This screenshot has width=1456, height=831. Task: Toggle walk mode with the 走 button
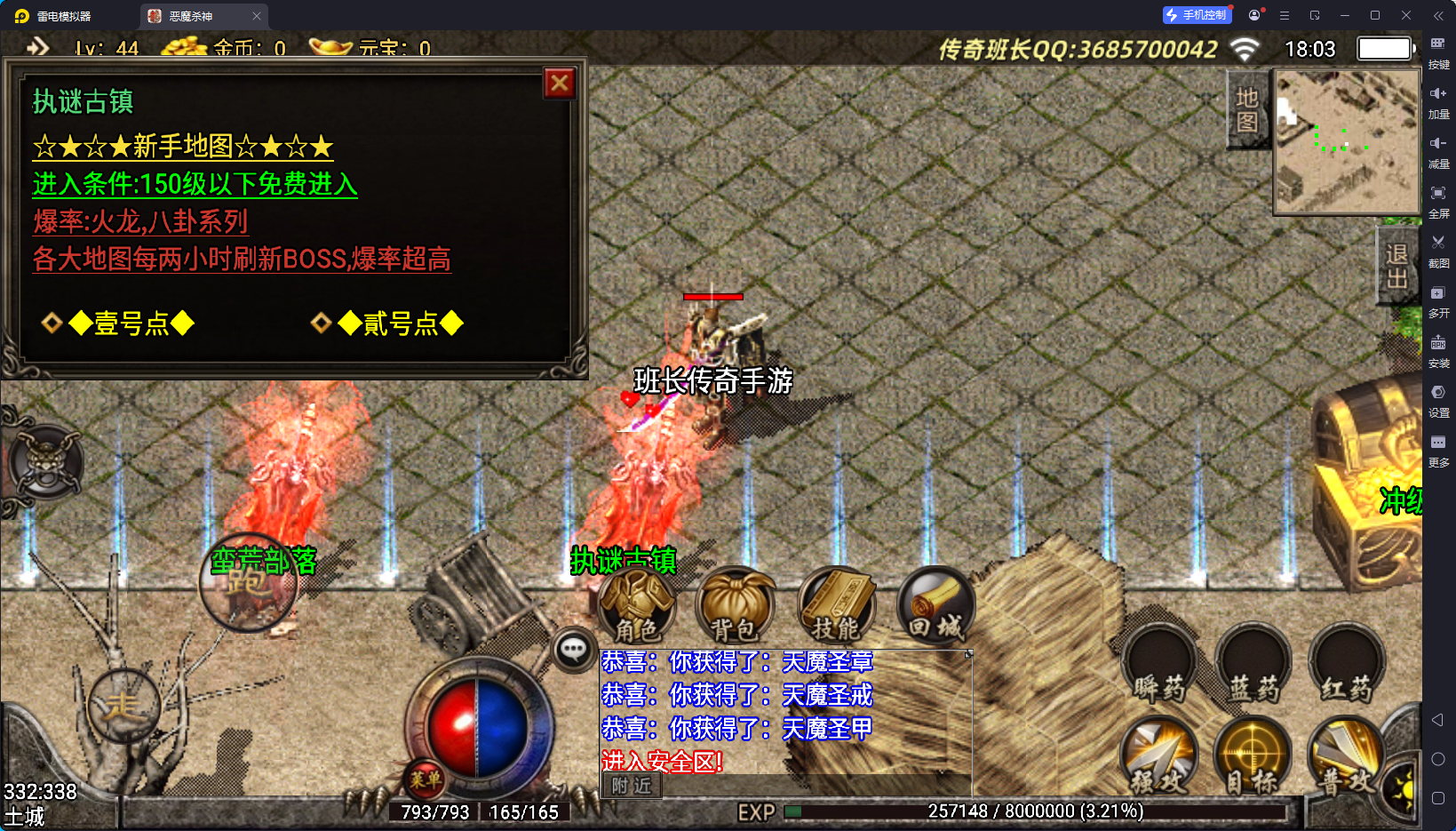123,705
